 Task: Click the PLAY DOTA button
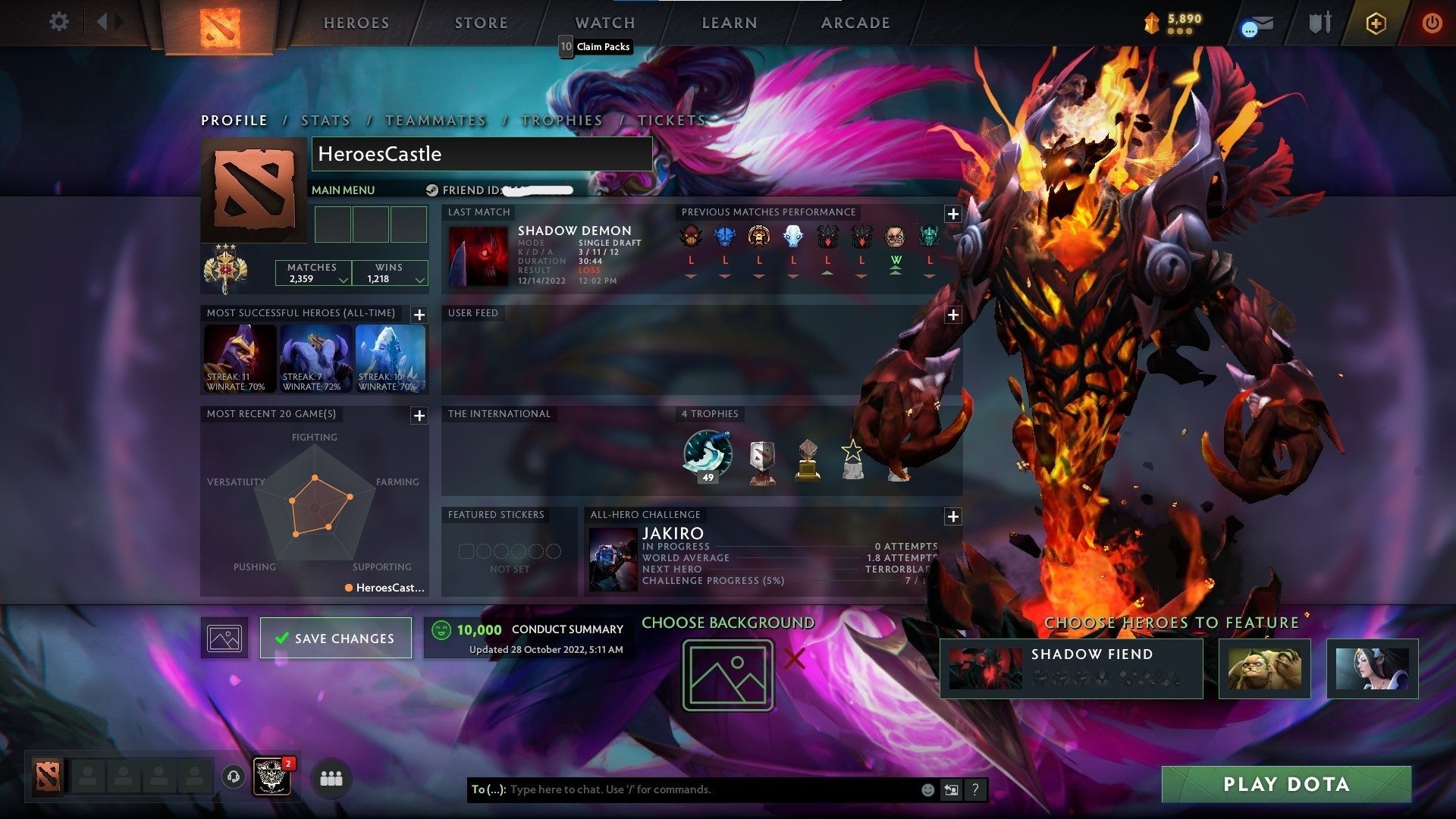[x=1285, y=784]
